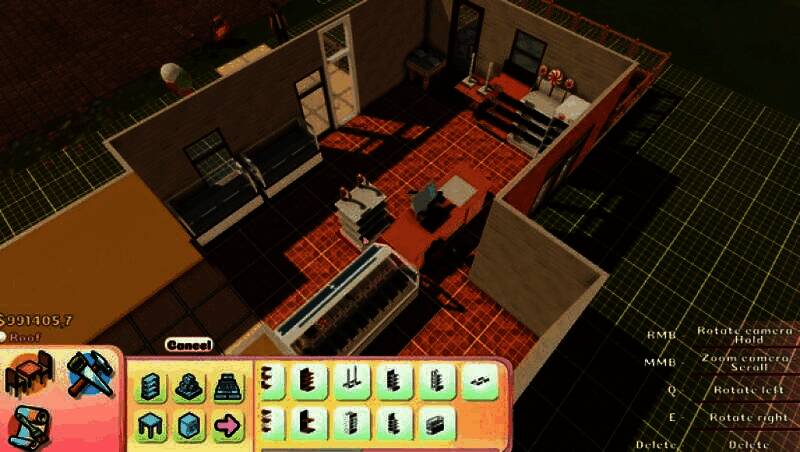
Task: Select the hammer and saw build tool
Action: (x=90, y=374)
